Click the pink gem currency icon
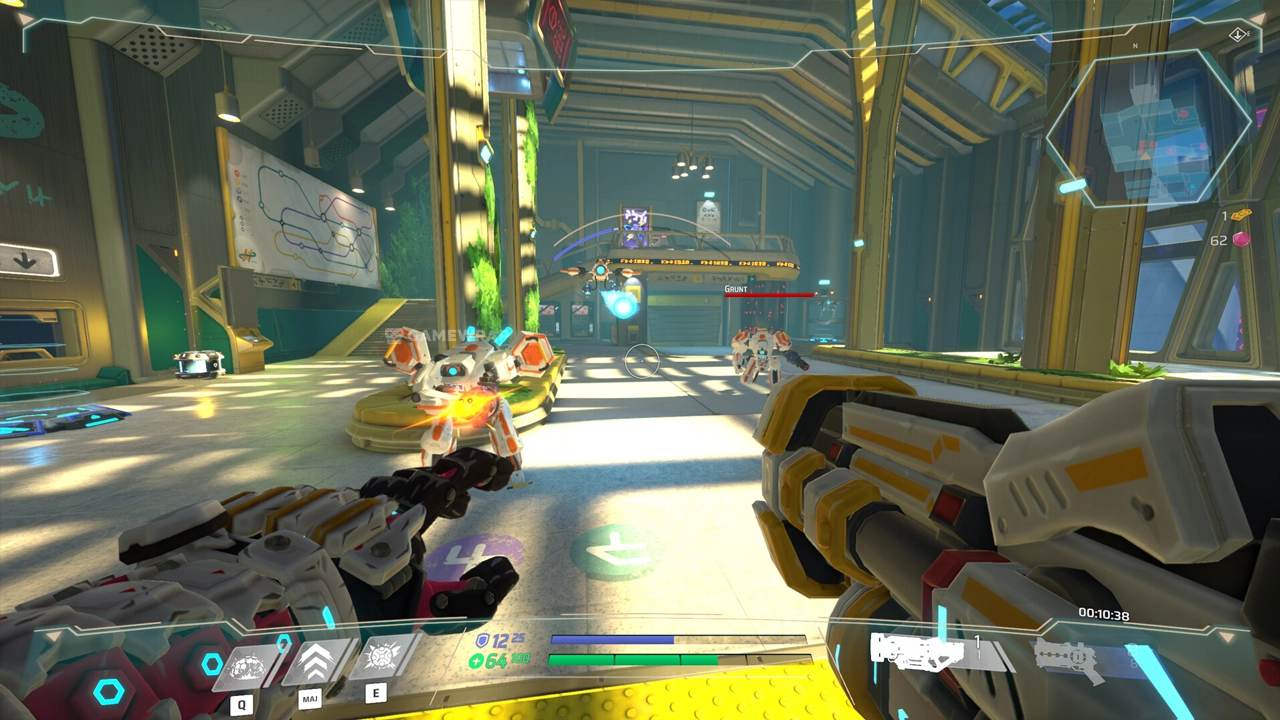This screenshot has width=1280, height=720. click(x=1241, y=240)
